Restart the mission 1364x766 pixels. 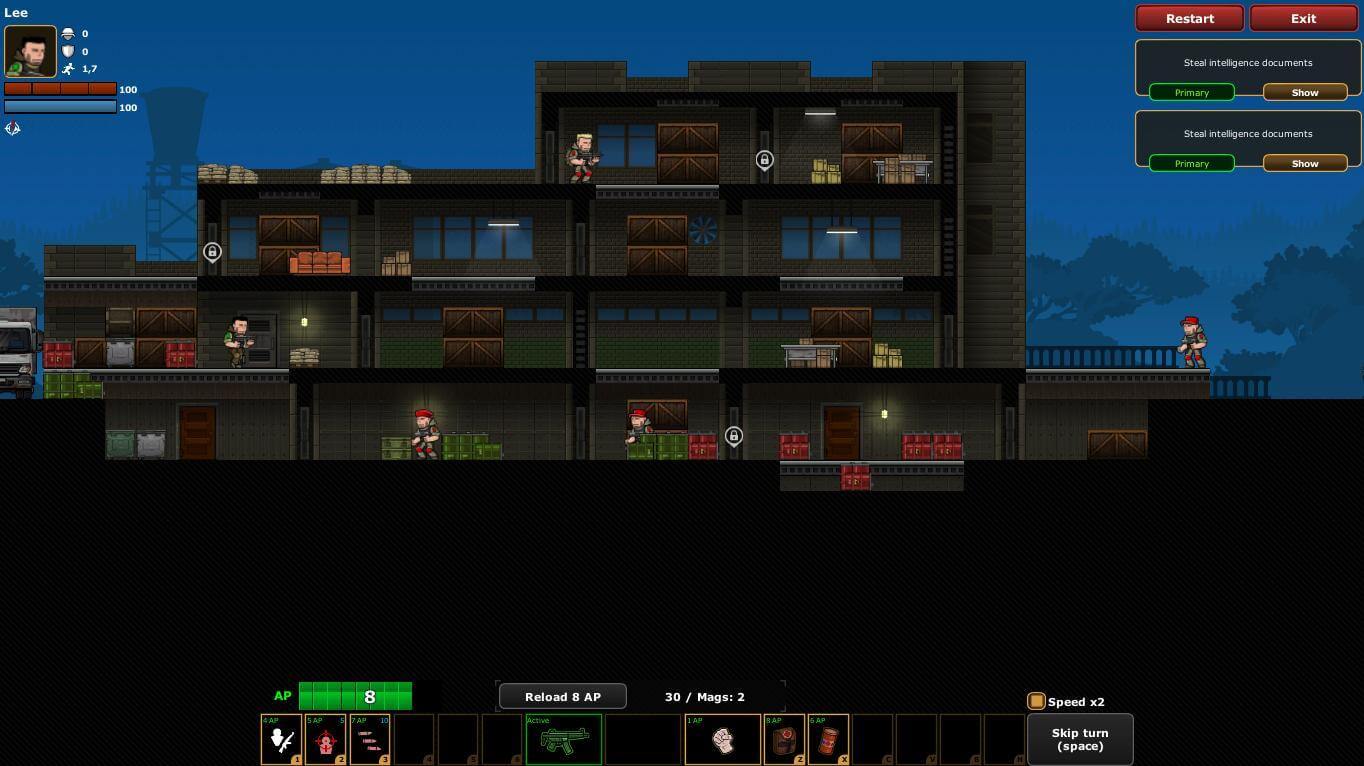pos(1189,18)
